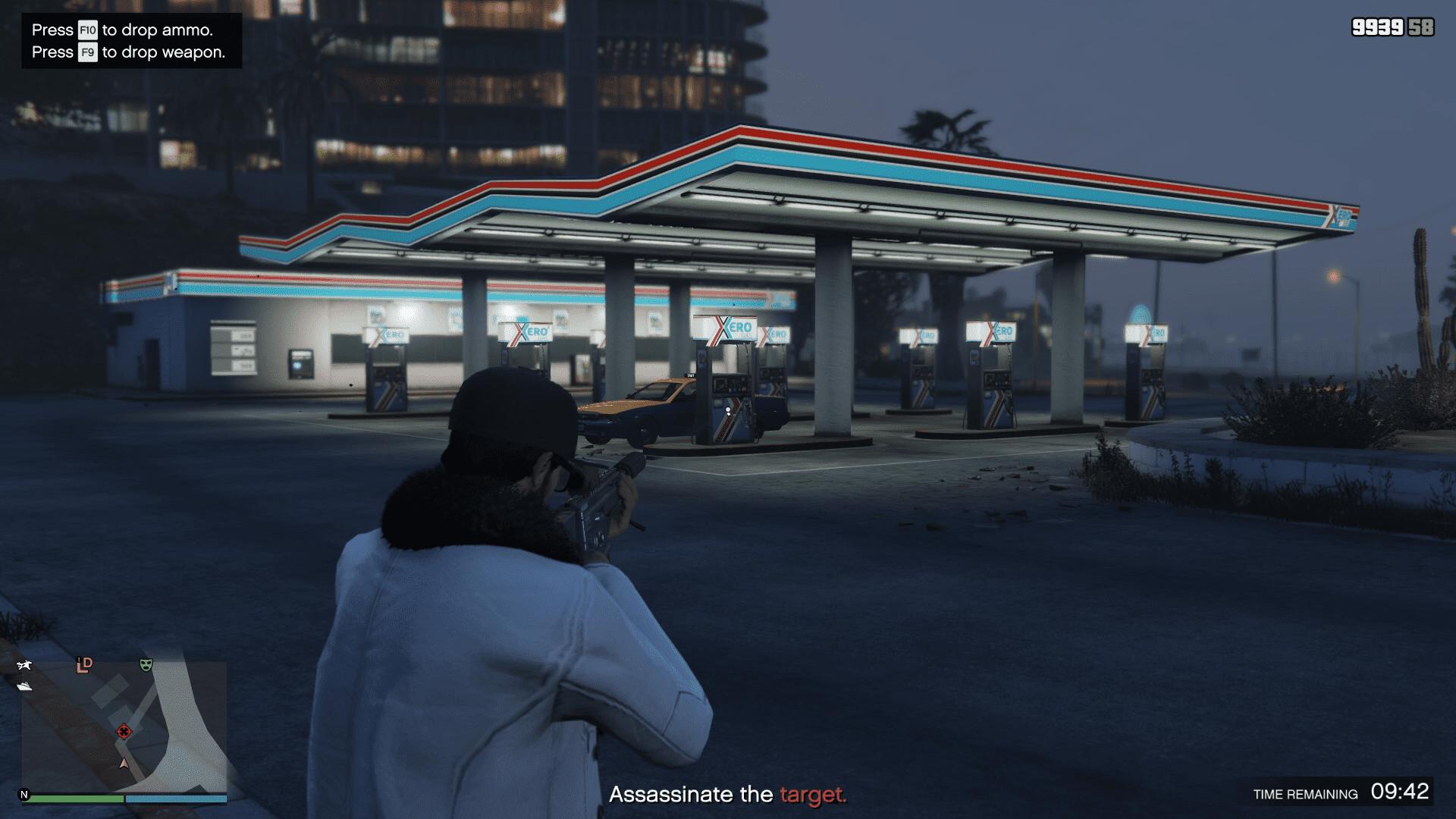Select the LD store blip on the minimap
1456x819 pixels.
pyautogui.click(x=84, y=665)
